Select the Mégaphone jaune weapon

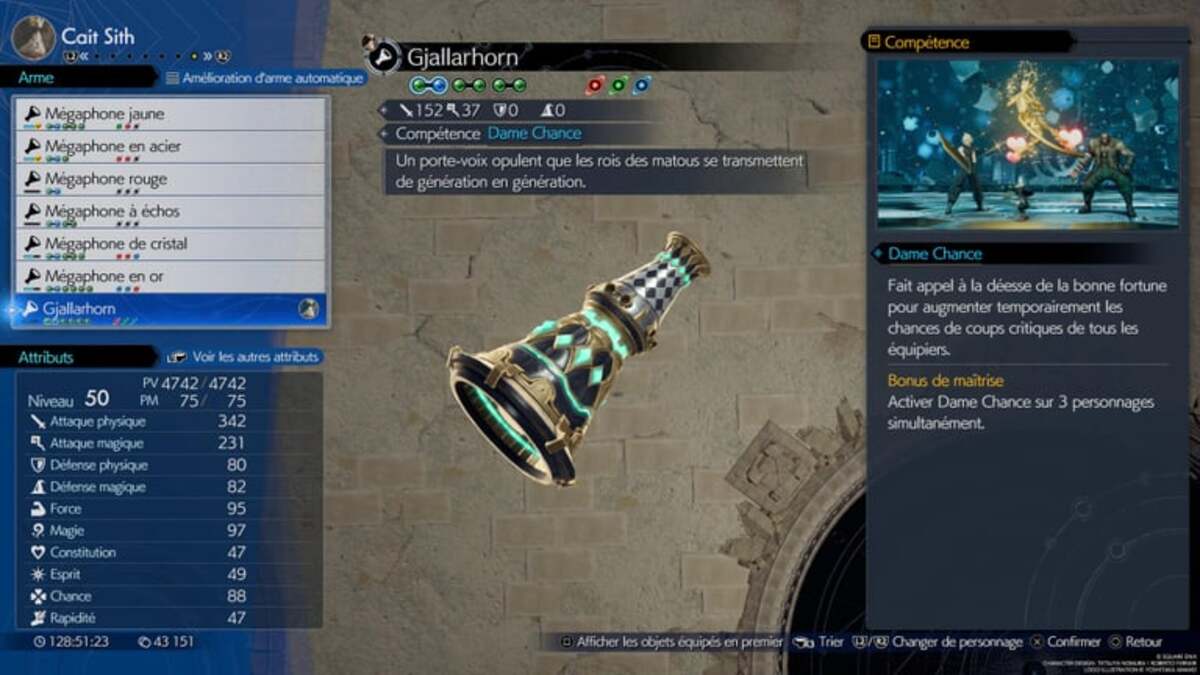[x=170, y=115]
